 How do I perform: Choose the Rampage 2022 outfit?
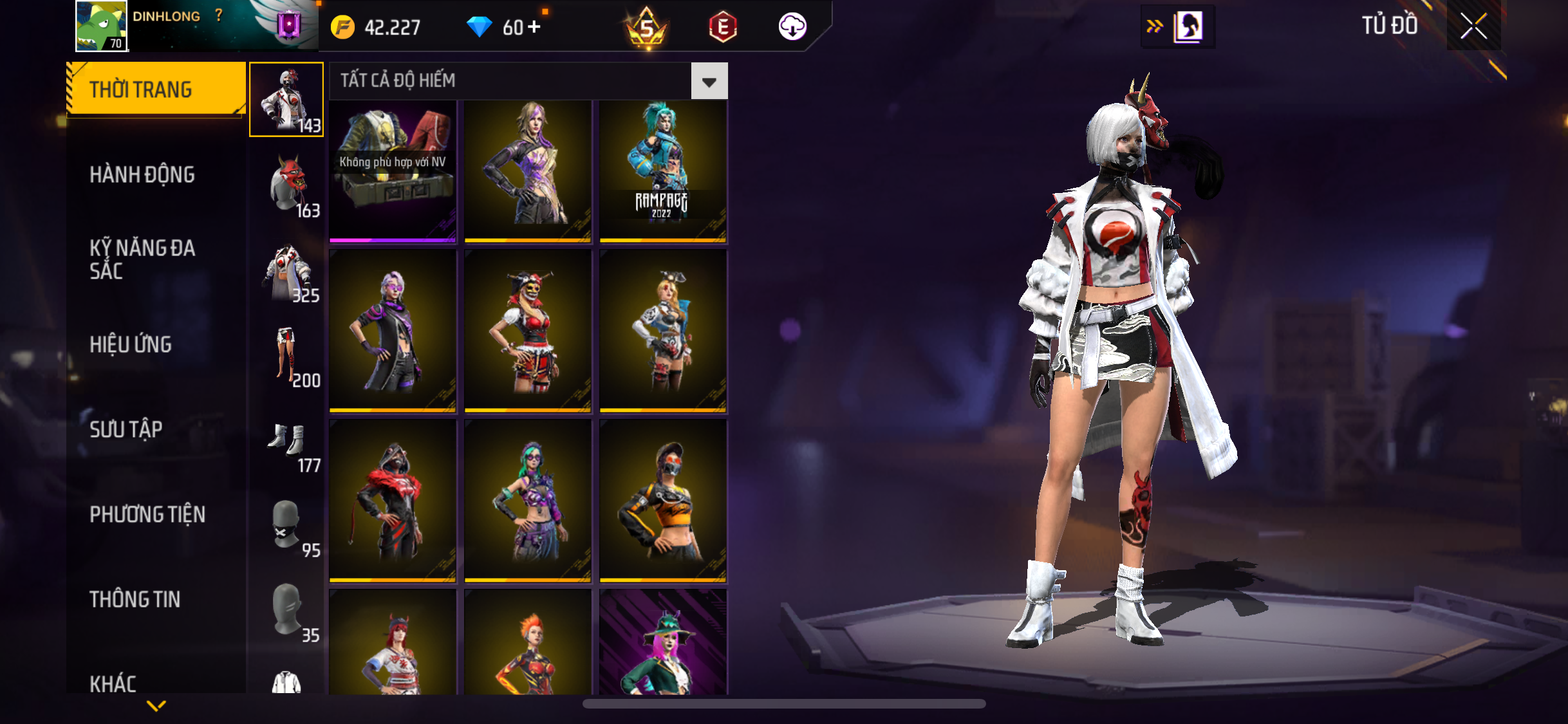pyautogui.click(x=663, y=171)
